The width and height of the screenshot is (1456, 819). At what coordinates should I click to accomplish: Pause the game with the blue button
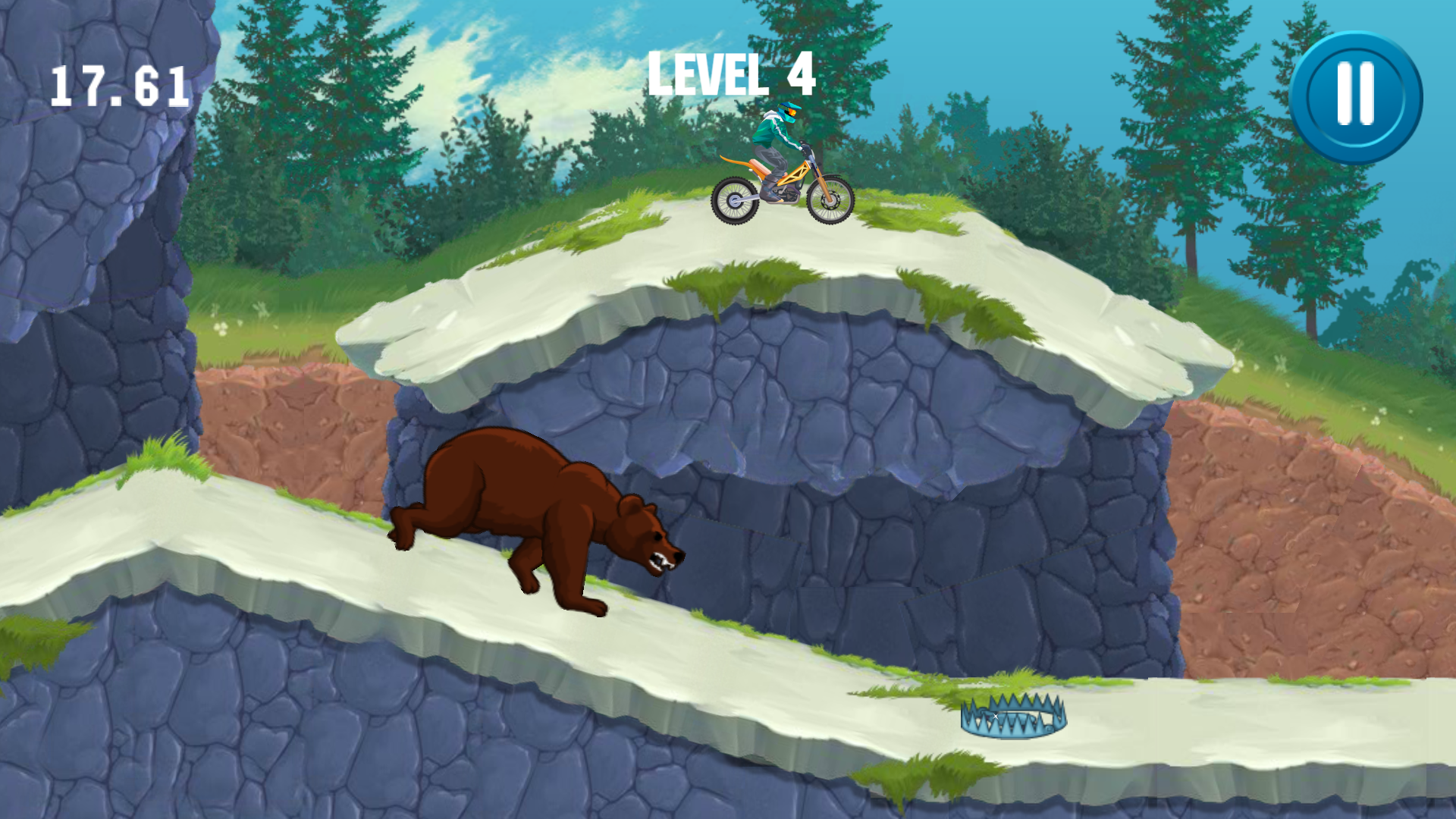click(1356, 97)
